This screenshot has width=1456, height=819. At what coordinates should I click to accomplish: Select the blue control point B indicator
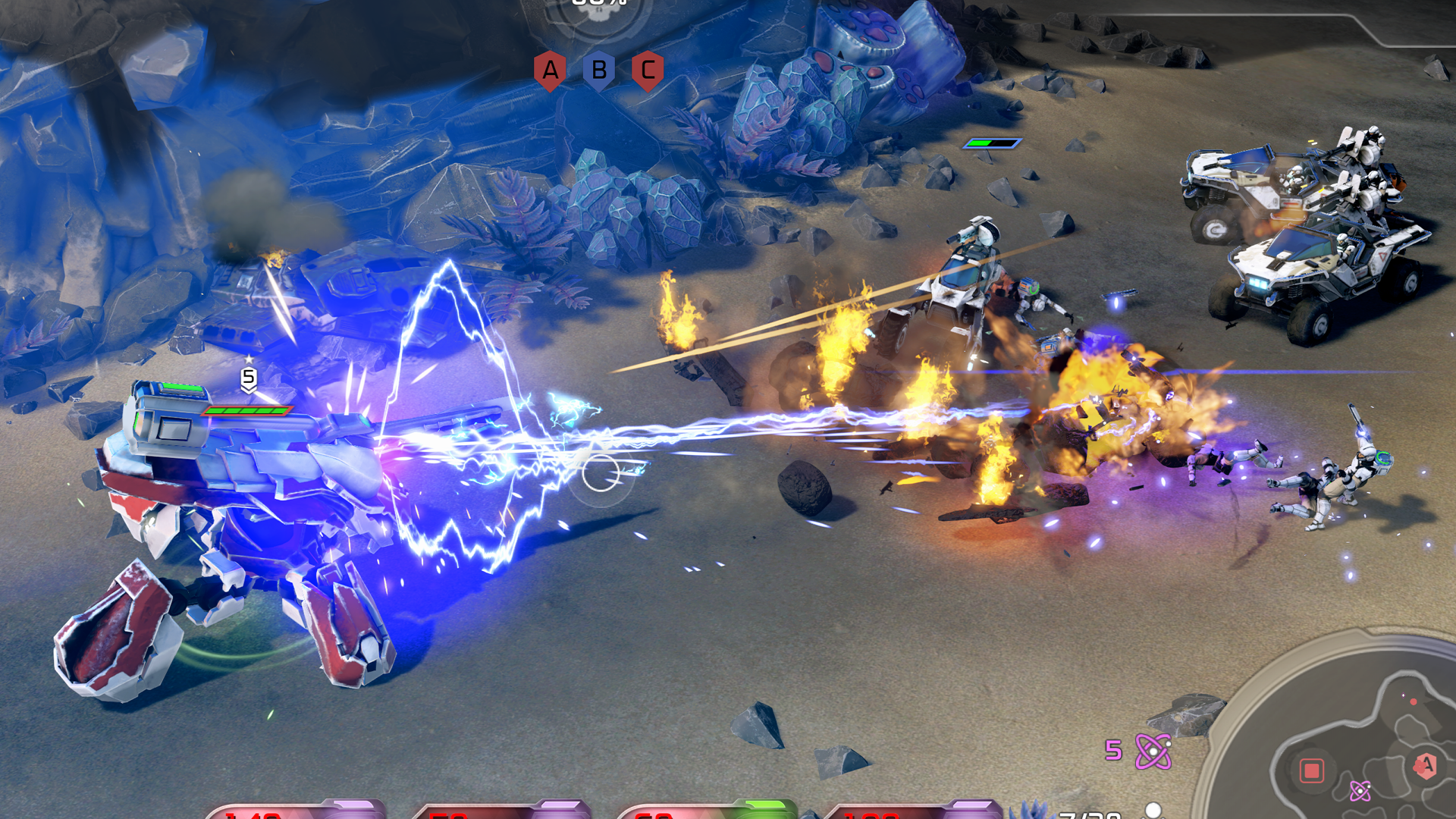pos(599,71)
